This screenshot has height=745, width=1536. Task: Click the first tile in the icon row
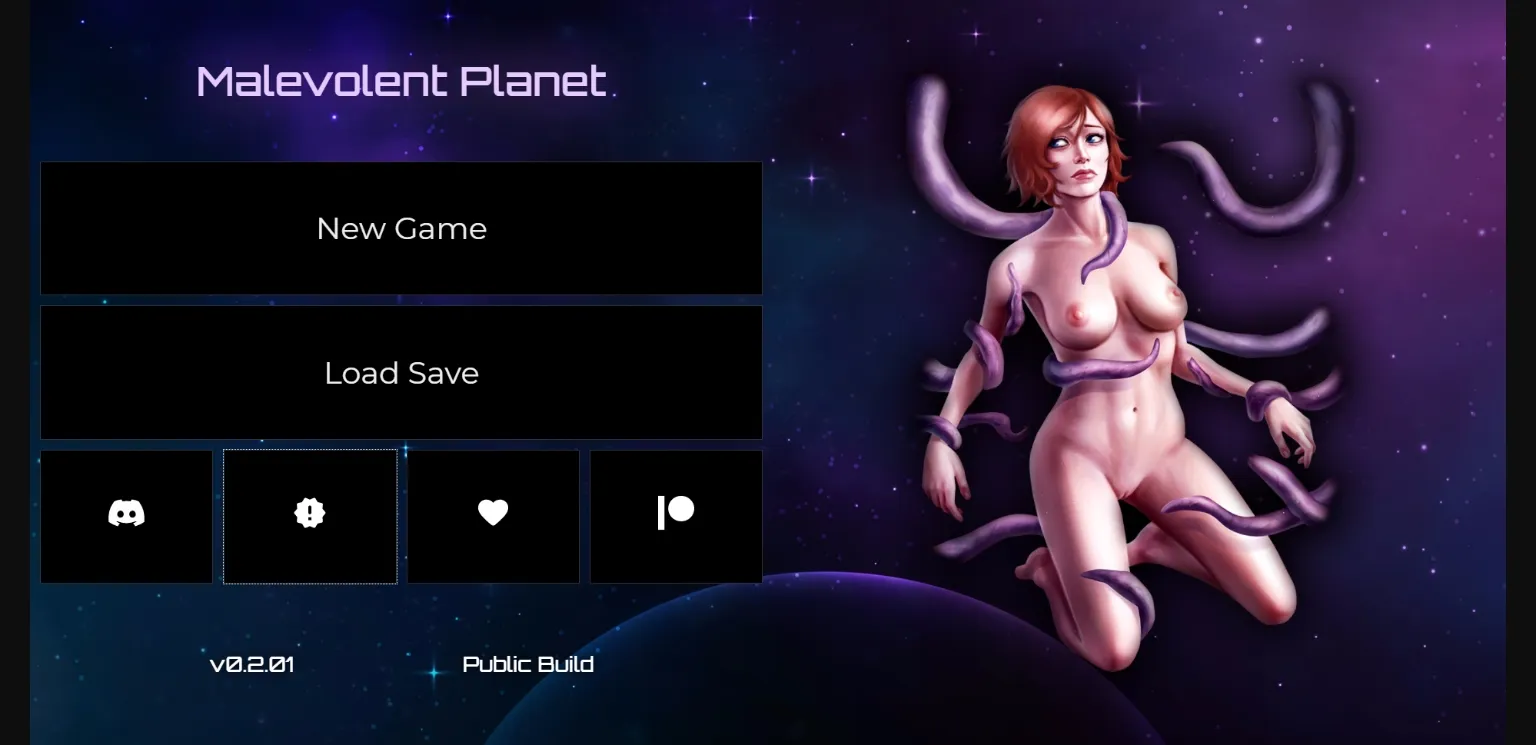coord(126,515)
